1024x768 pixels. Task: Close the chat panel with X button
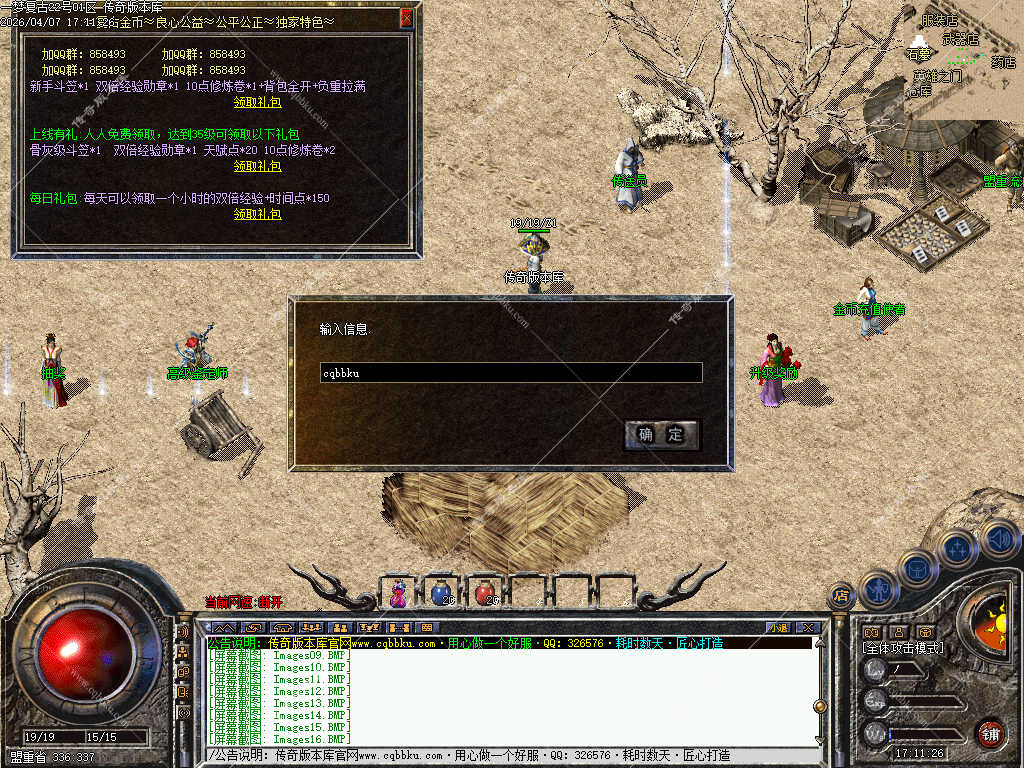[x=808, y=628]
